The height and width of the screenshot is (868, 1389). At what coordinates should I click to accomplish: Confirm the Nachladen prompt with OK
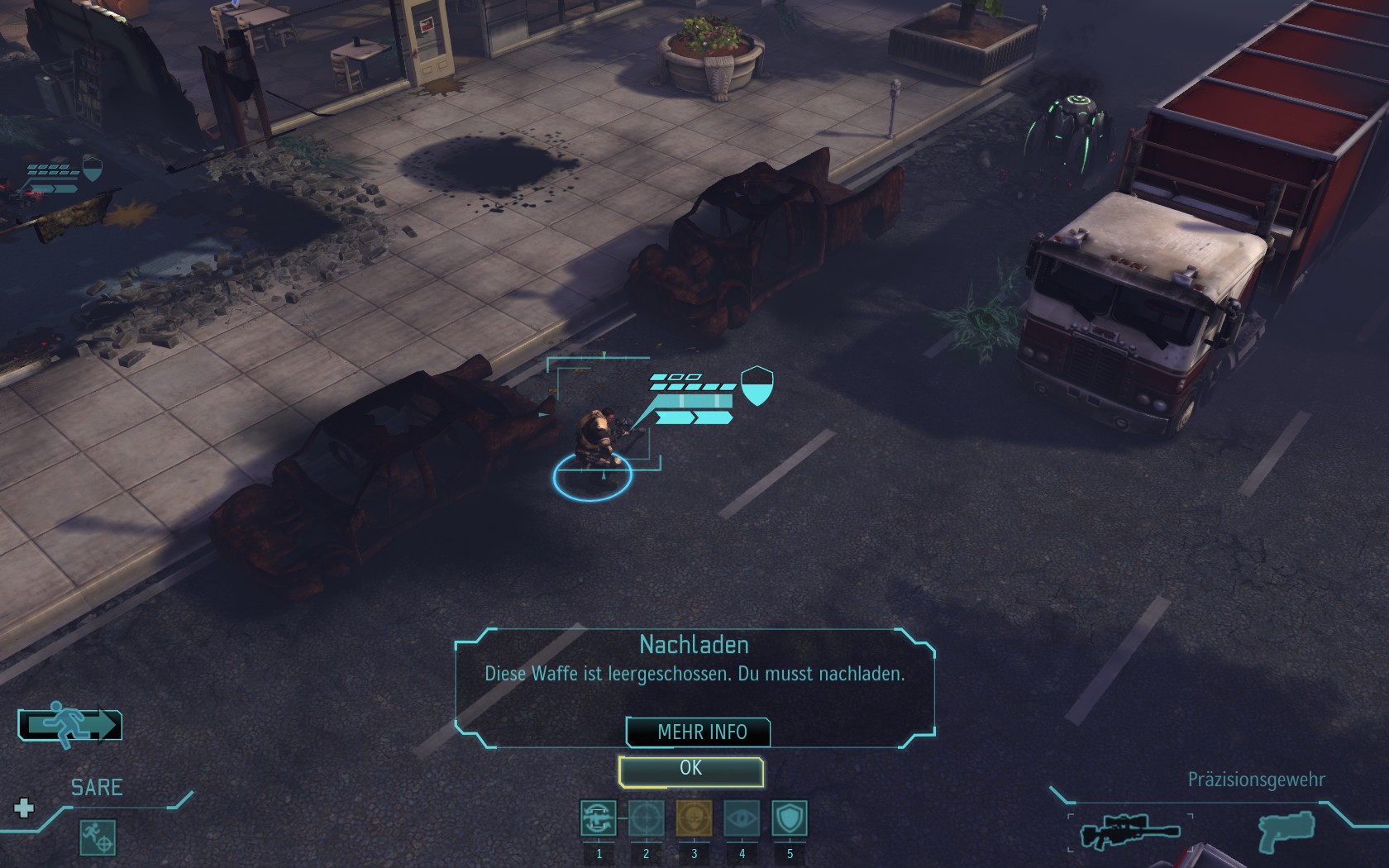[690, 770]
